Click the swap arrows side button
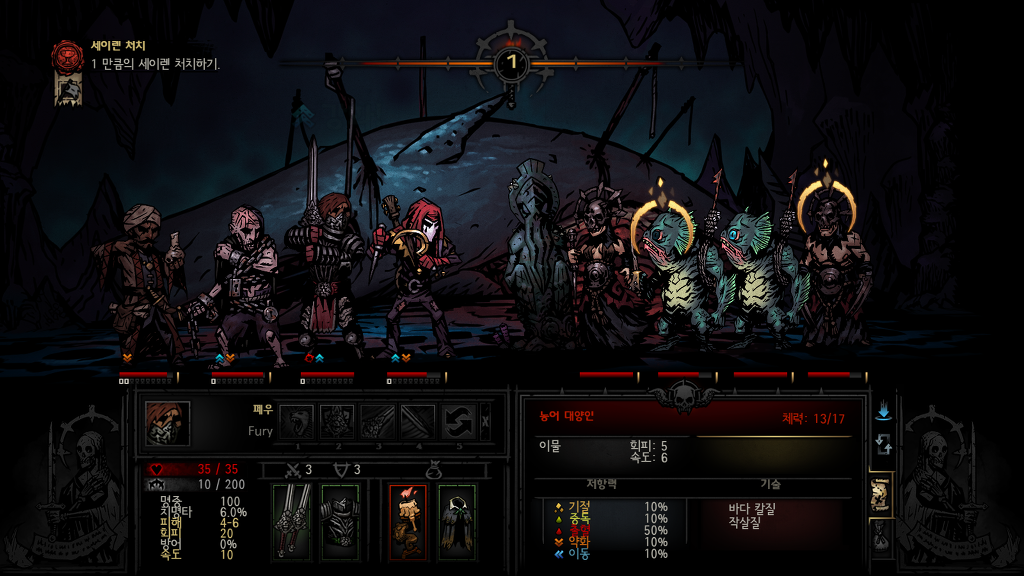Screen dimensions: 1024x576 [x=883, y=444]
